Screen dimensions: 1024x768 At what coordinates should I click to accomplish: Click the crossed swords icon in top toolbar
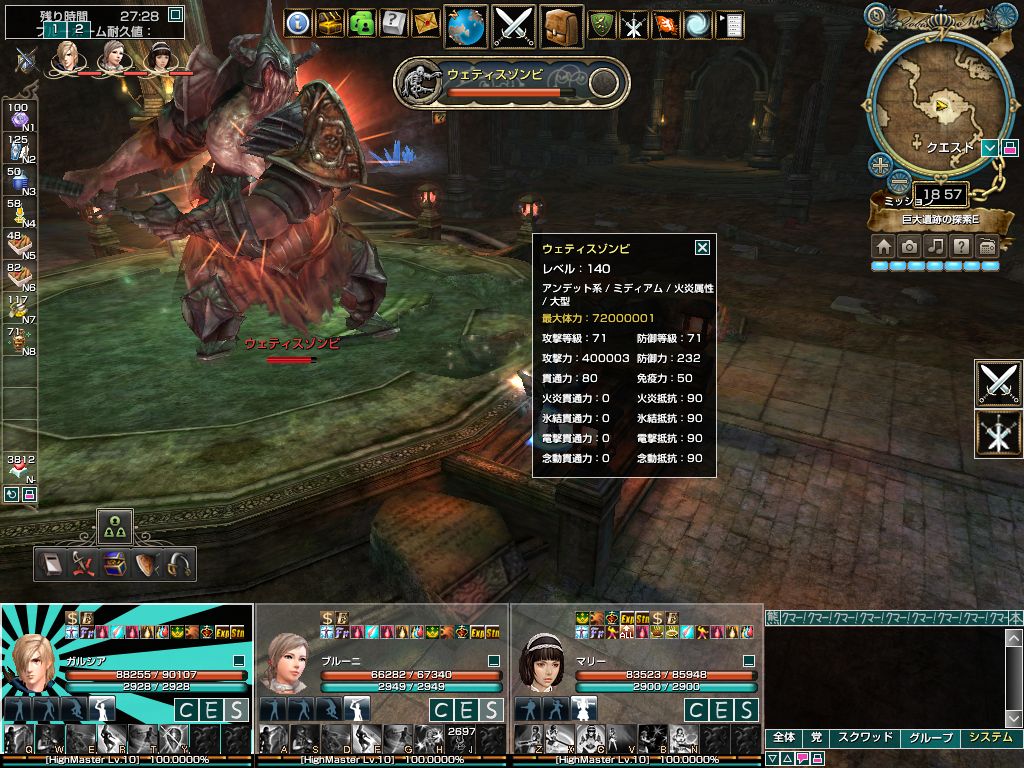coord(513,25)
